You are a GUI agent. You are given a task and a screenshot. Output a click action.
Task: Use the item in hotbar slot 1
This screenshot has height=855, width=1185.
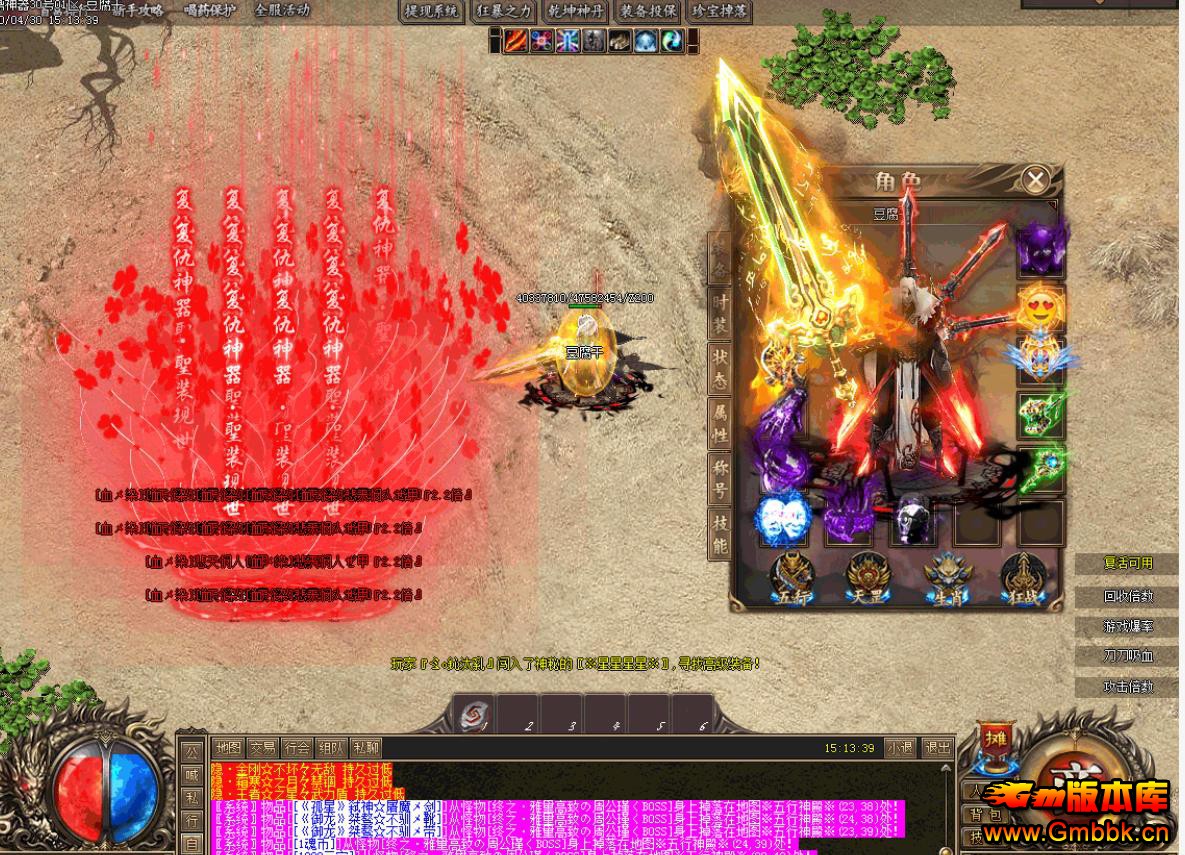(473, 715)
